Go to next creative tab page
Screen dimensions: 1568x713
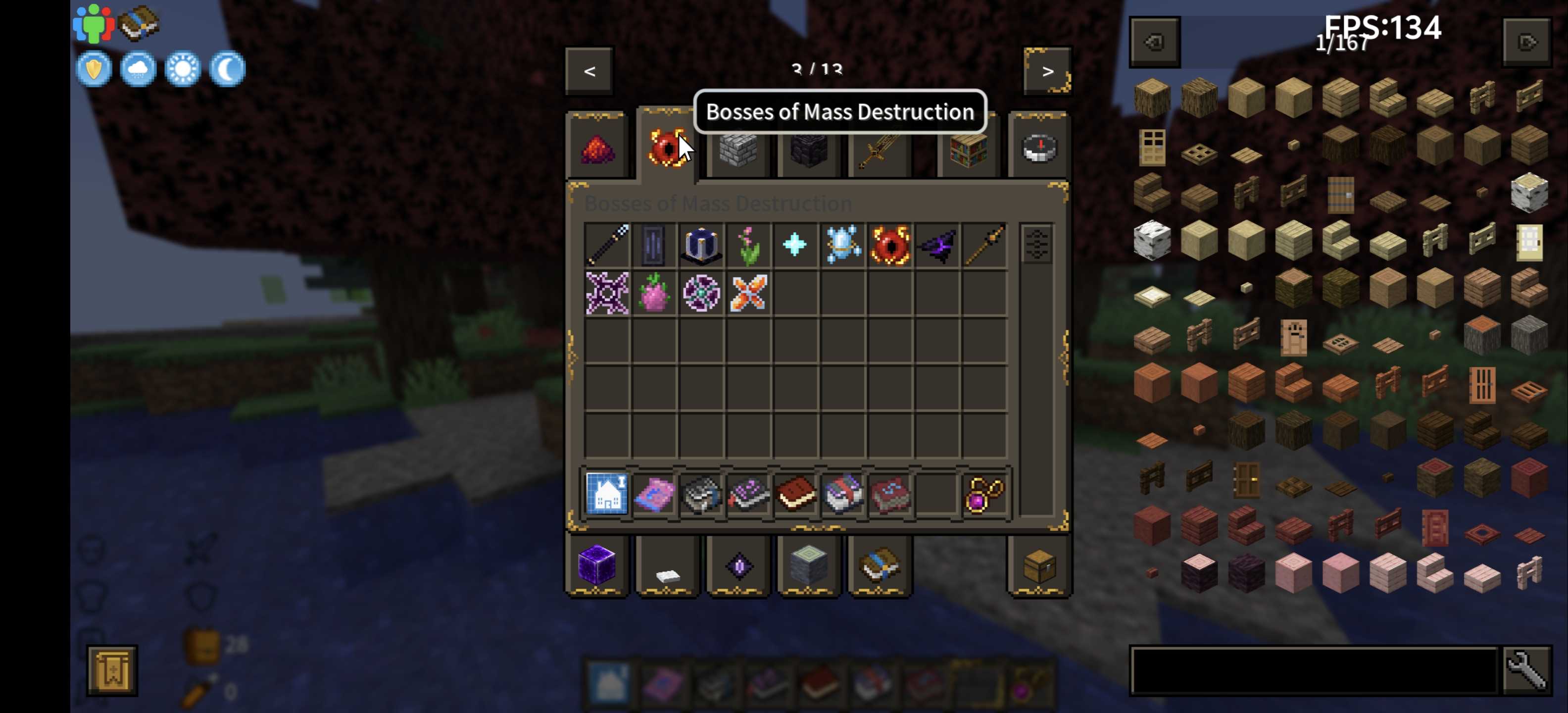1047,71
